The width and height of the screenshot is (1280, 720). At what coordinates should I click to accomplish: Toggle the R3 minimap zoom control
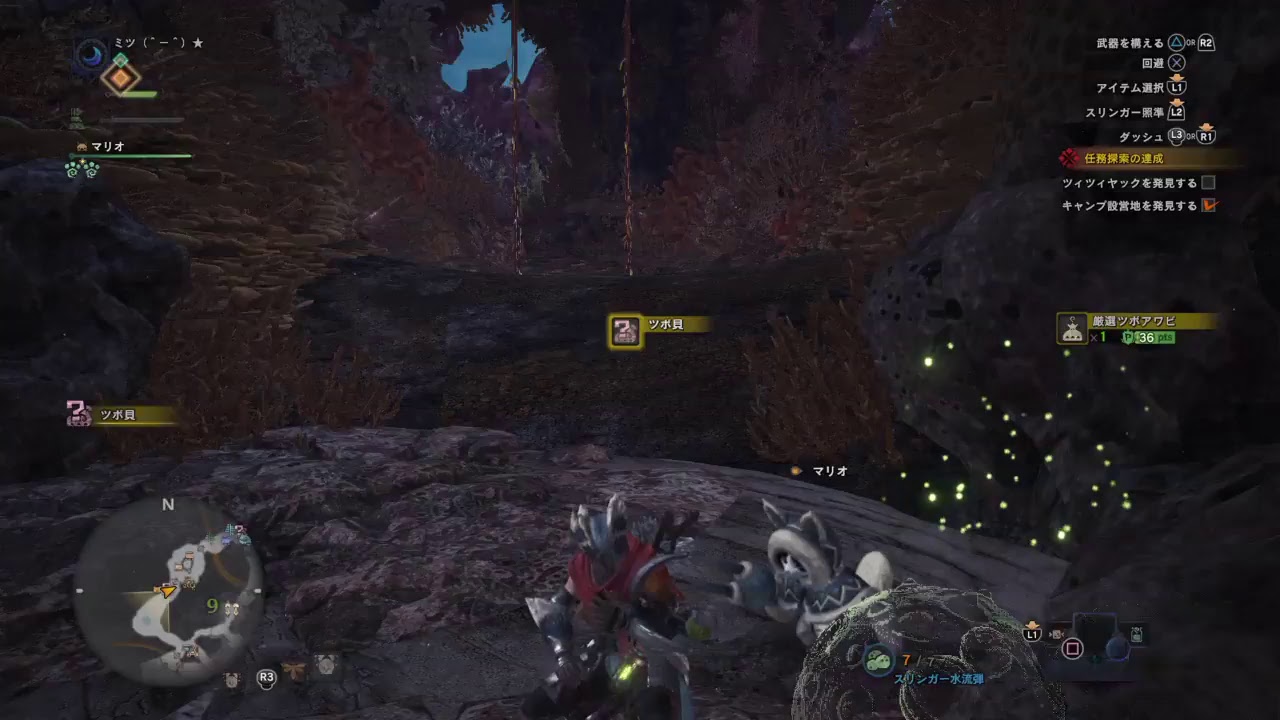(x=266, y=677)
